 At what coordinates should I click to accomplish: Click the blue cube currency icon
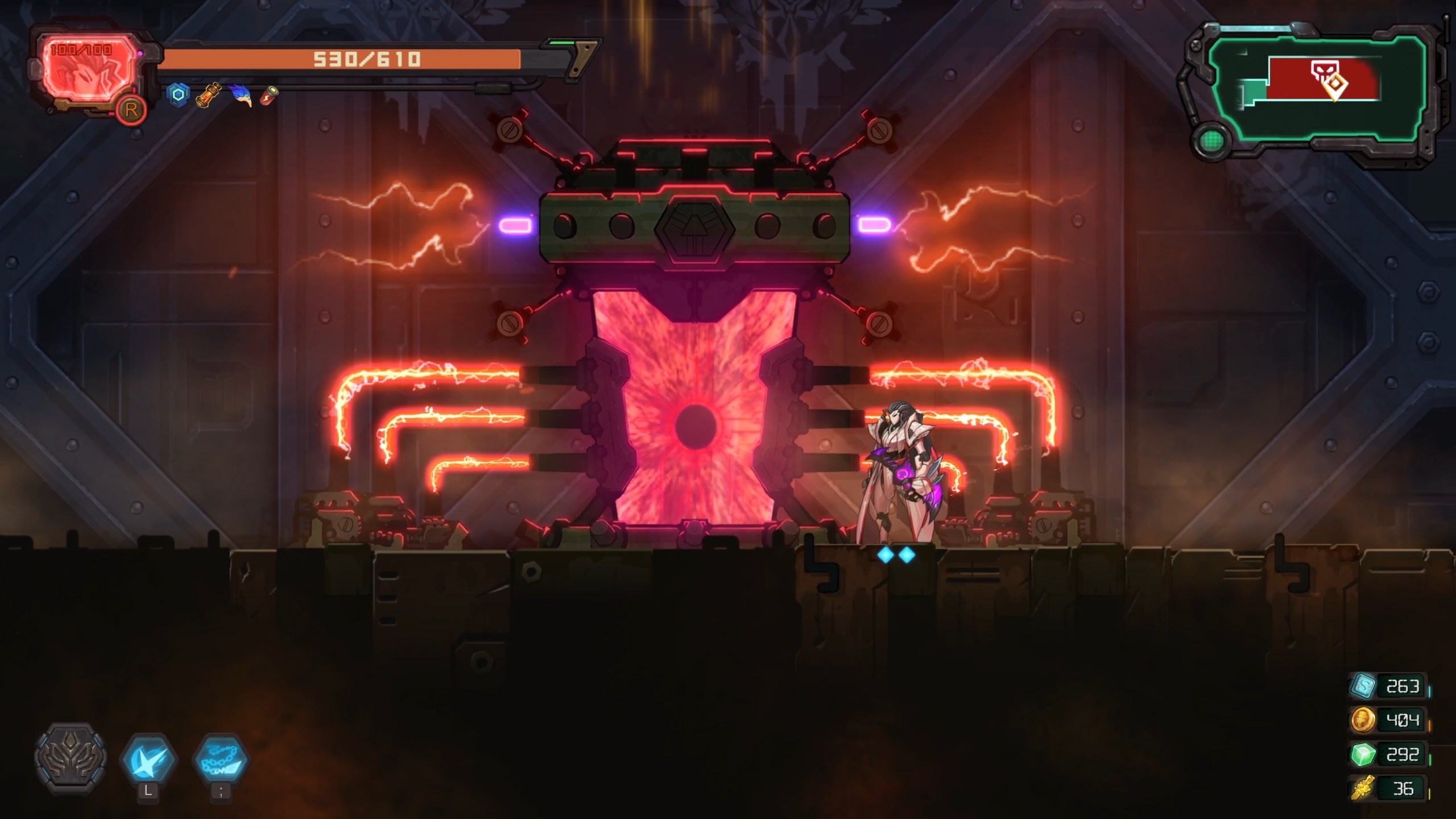(1364, 686)
